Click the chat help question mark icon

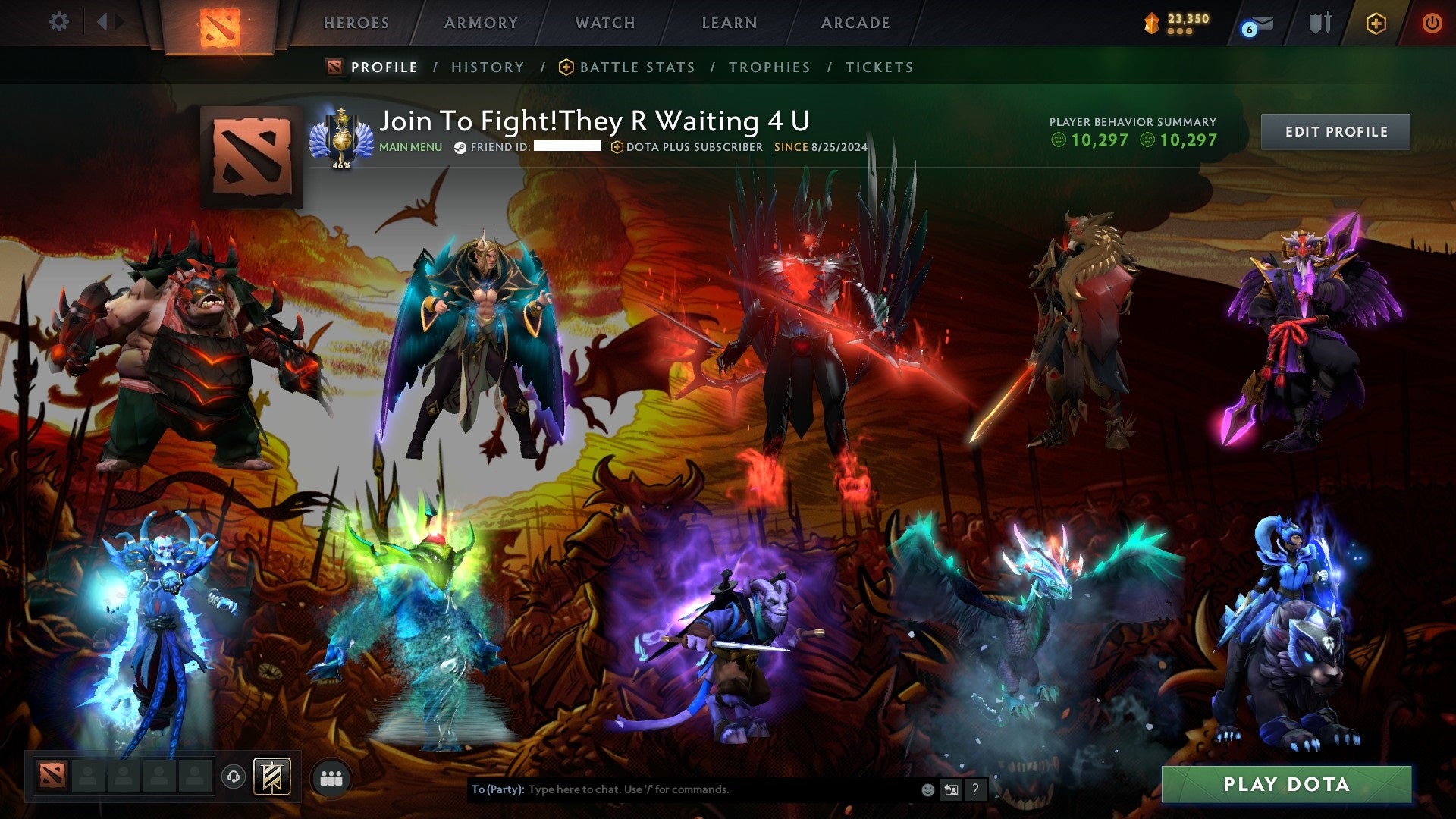pos(974,789)
